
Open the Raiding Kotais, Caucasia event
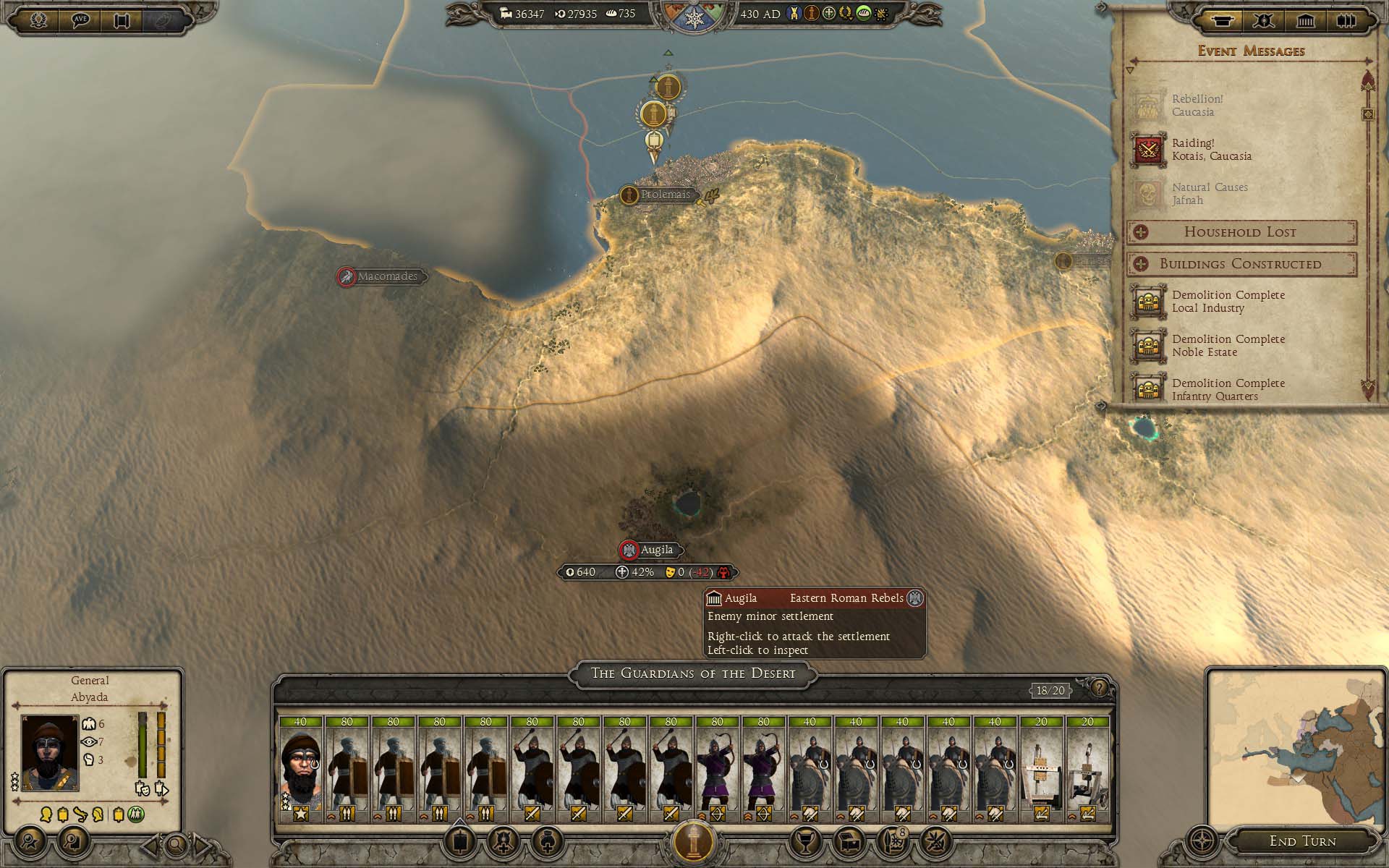1210,150
